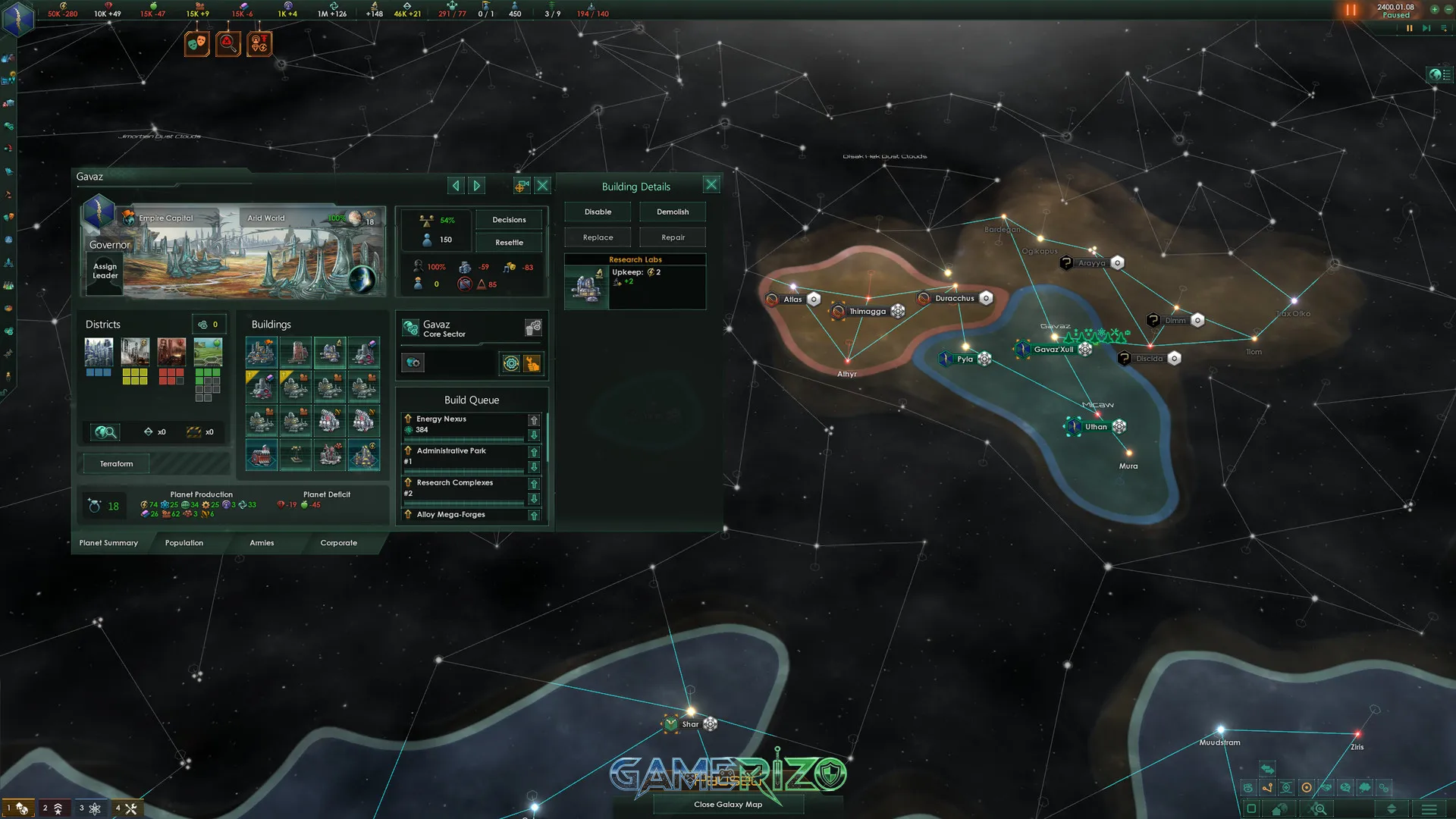Open the galaxy map hamburger menu
This screenshot has width=1456, height=819.
(1429, 810)
